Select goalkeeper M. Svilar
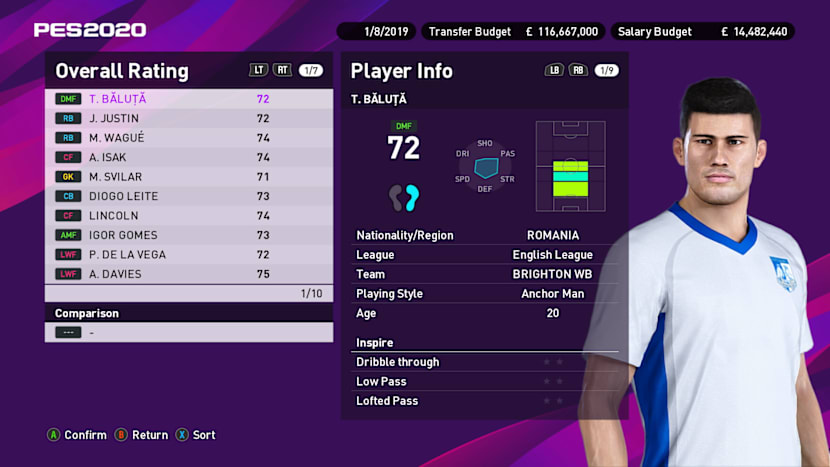This screenshot has width=830, height=467. pyautogui.click(x=189, y=177)
